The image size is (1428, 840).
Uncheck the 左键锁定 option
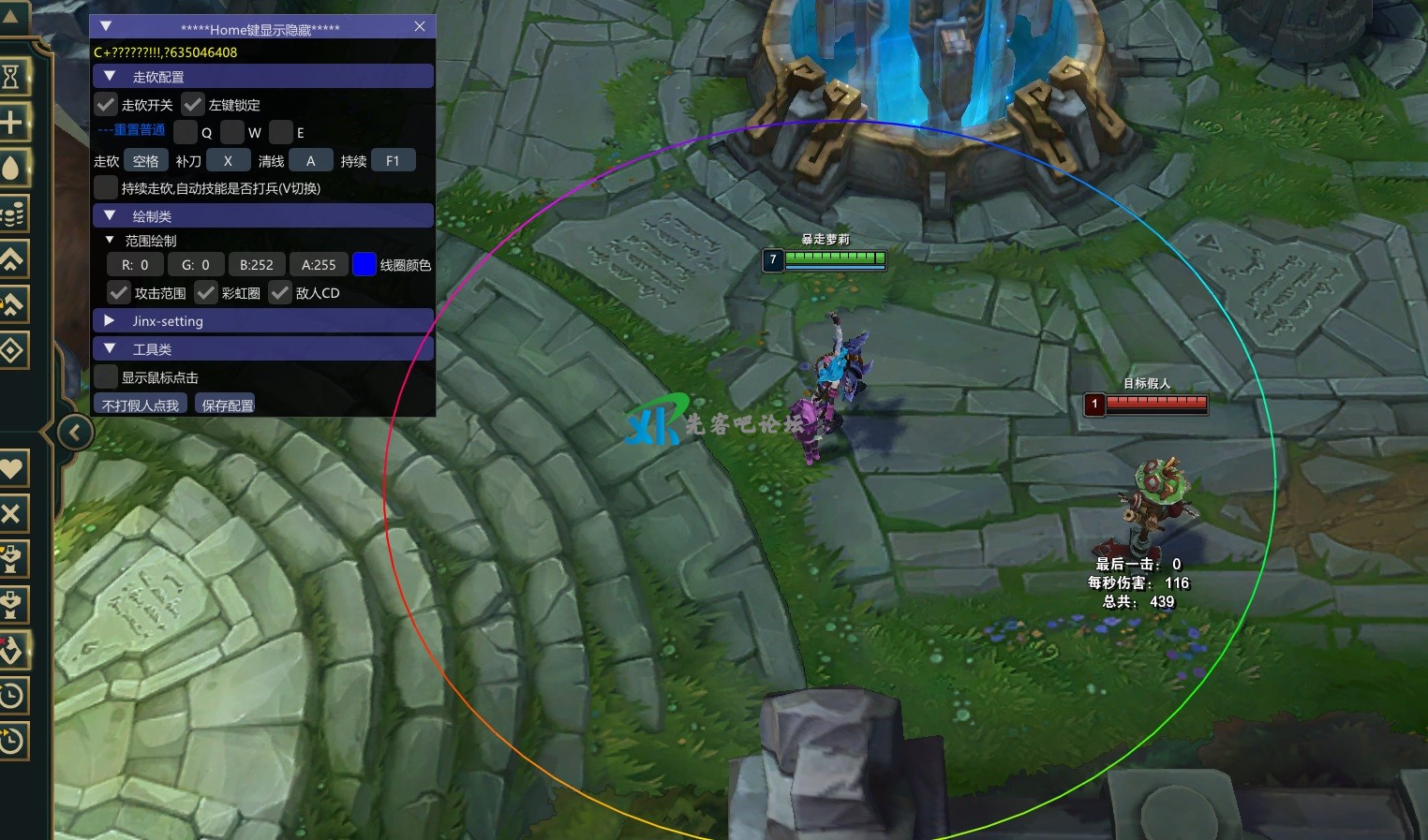(193, 105)
